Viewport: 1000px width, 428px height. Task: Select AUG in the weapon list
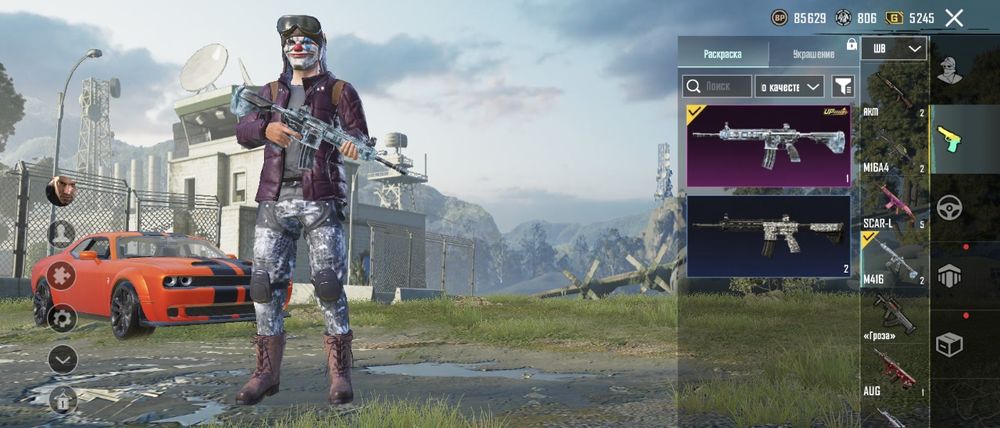pos(894,371)
